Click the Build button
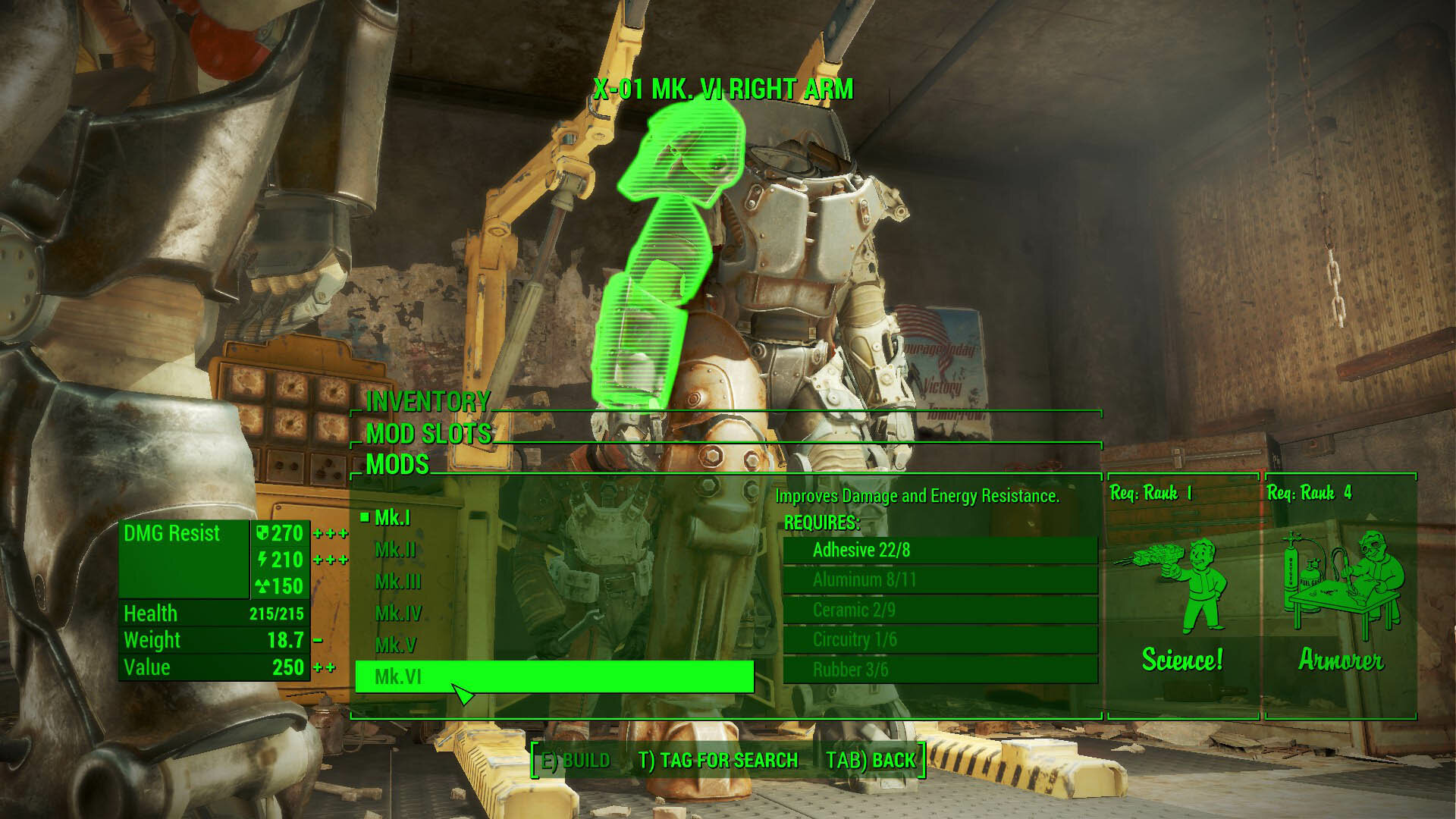The image size is (1456, 819). tap(574, 761)
